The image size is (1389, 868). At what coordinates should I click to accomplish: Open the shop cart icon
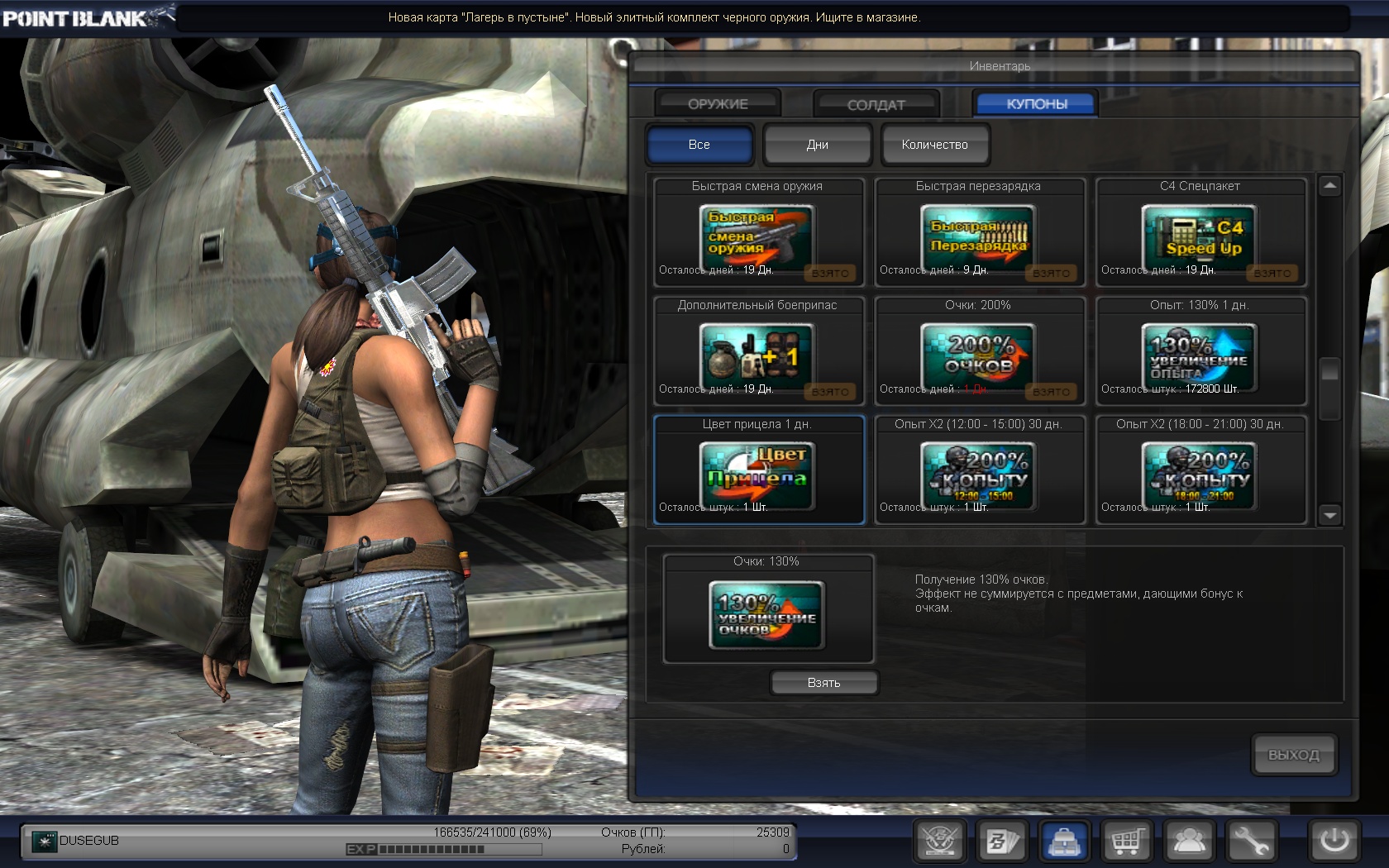[1127, 842]
